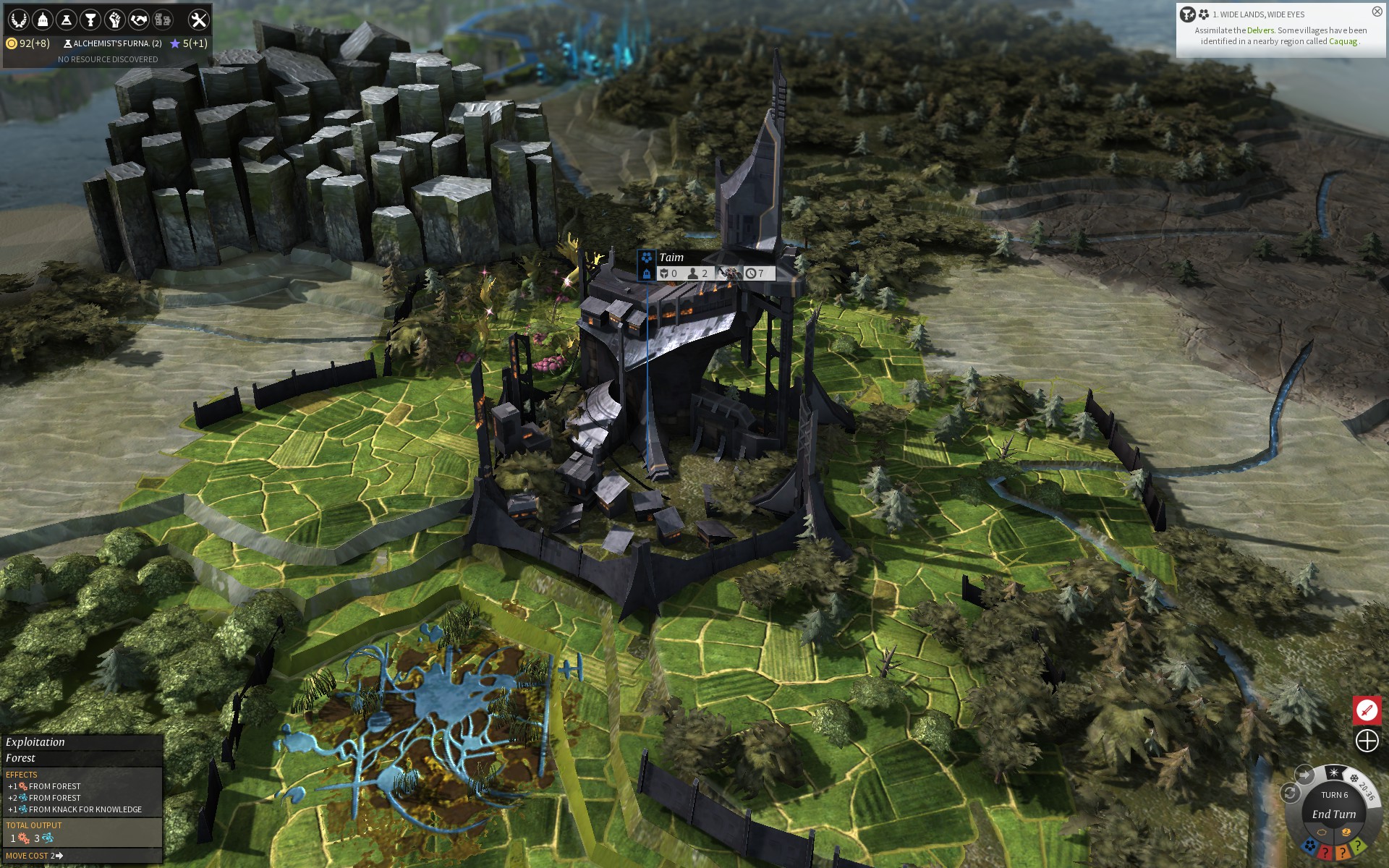1389x868 pixels.
Task: Select the Taim city label
Action: click(671, 258)
